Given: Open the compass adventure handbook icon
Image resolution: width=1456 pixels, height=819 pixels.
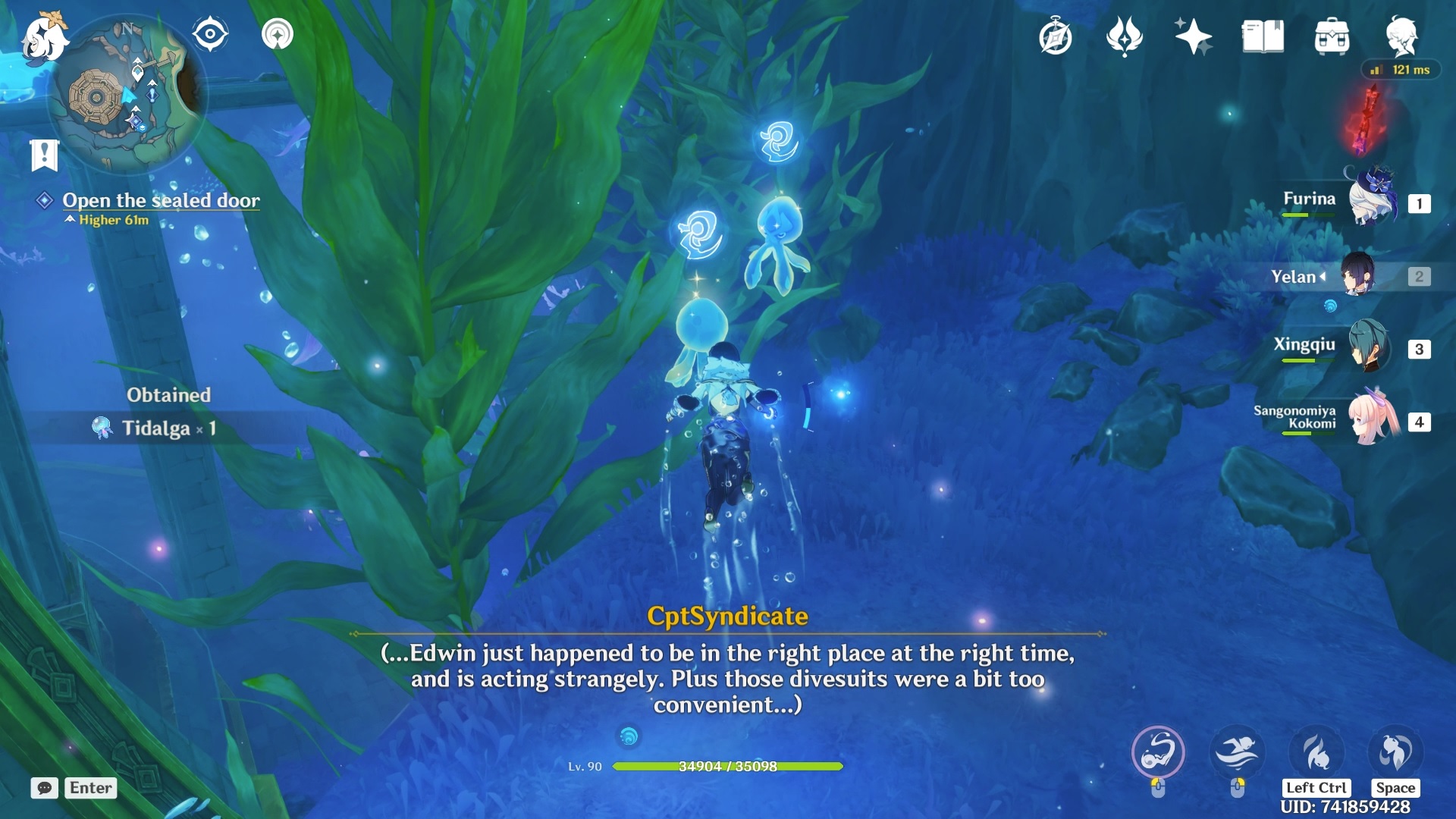Looking at the screenshot, I should click(x=1055, y=36).
